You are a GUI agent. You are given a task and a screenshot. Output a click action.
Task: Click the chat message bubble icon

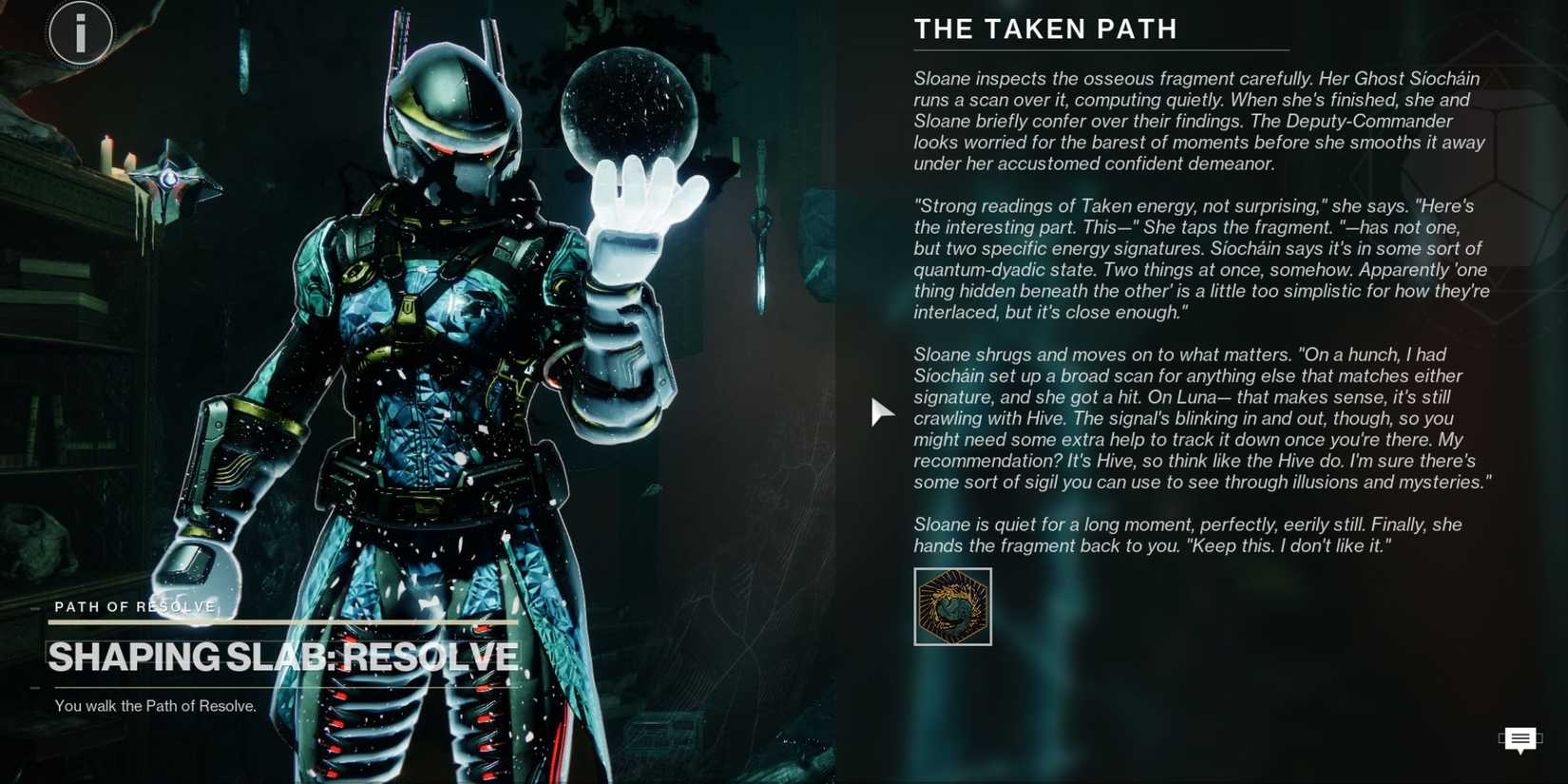click(1520, 739)
